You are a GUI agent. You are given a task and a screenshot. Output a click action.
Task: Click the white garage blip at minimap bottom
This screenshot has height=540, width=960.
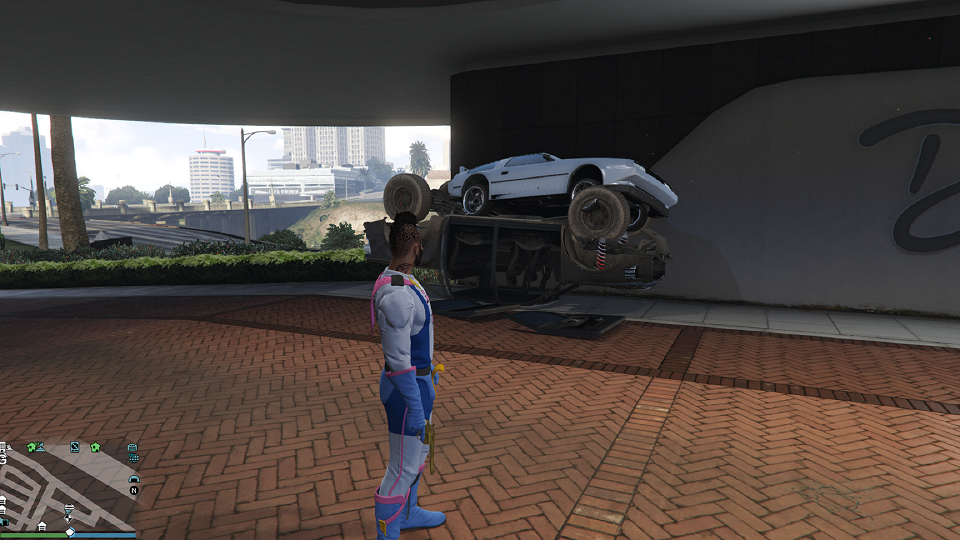[42, 525]
